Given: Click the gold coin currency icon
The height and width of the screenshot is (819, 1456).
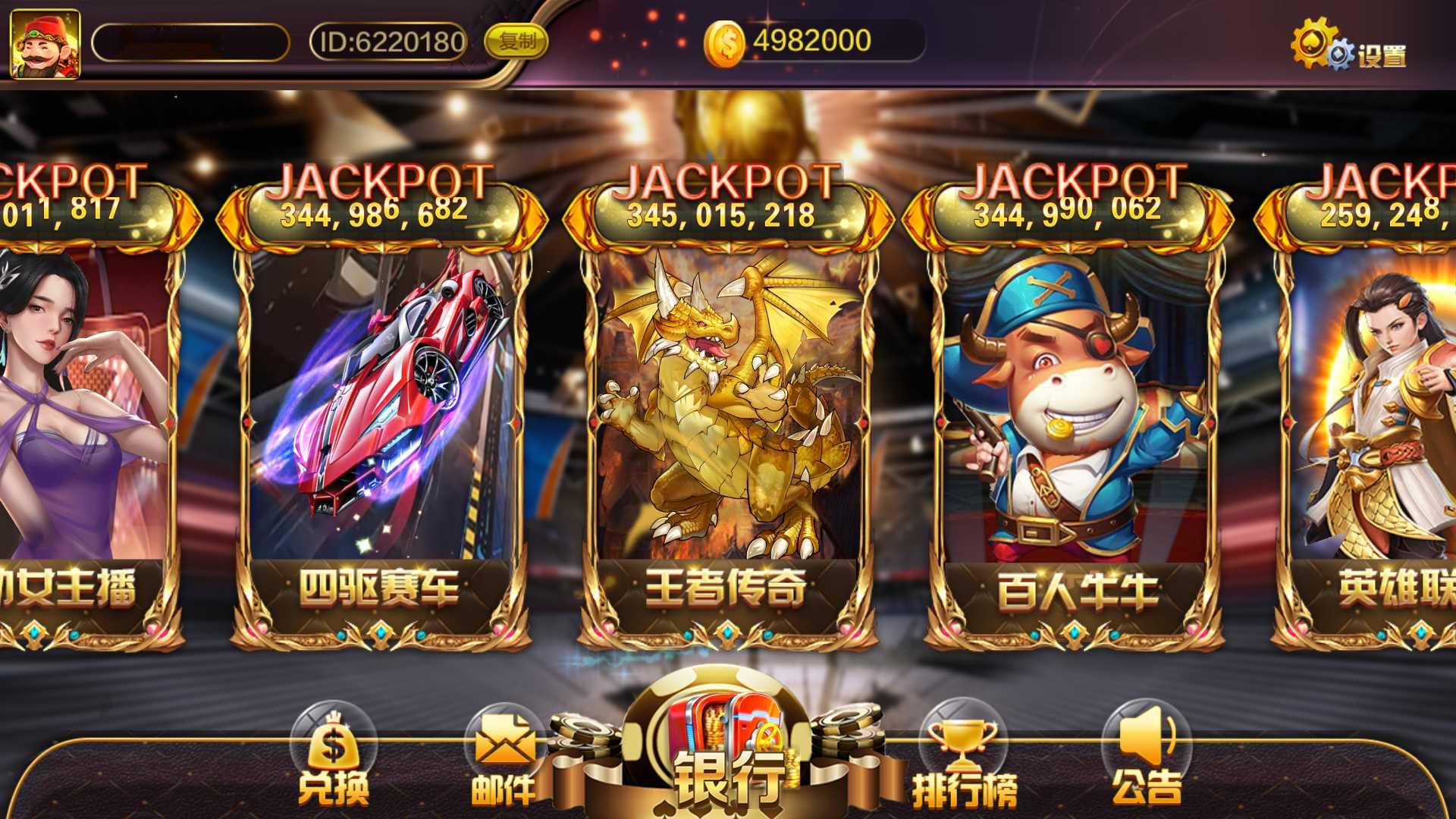Looking at the screenshot, I should pos(726,42).
